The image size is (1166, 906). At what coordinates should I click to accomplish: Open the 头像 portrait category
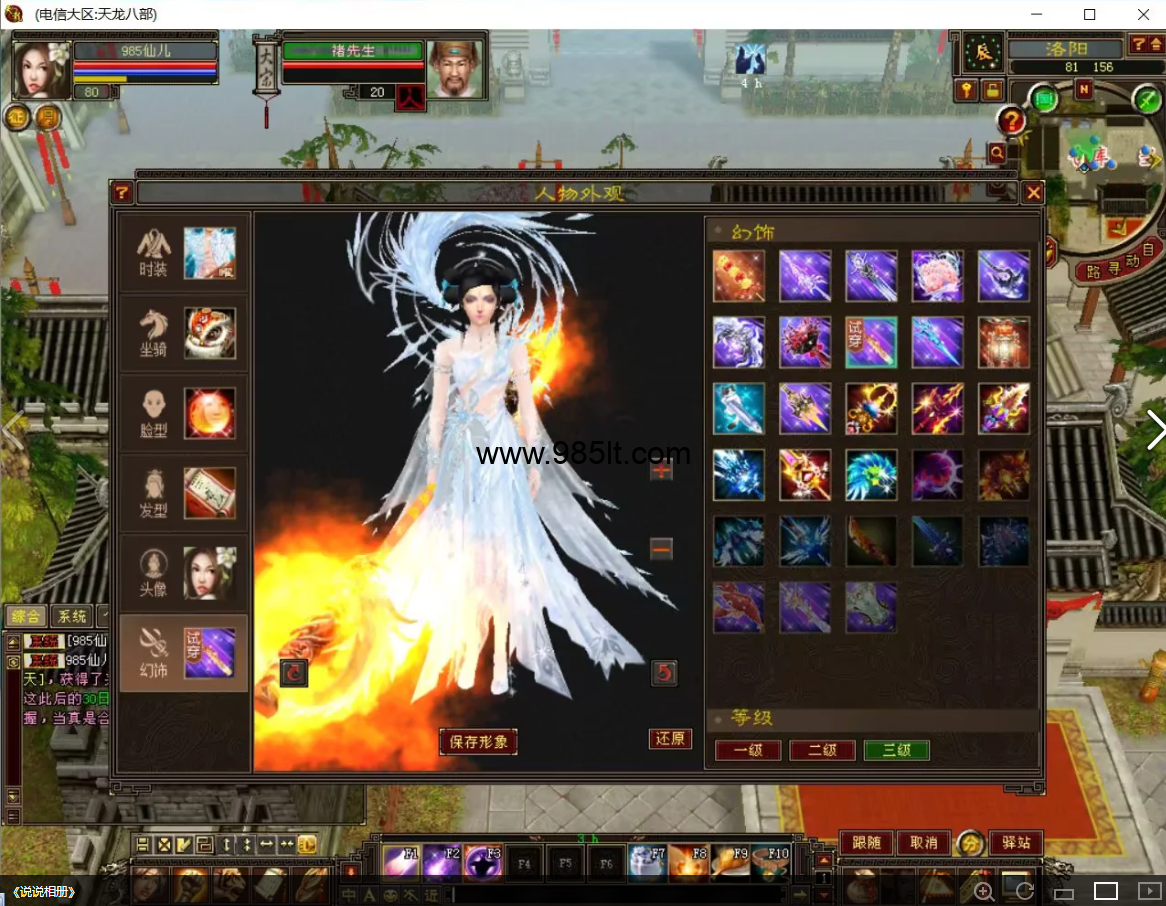[x=184, y=573]
